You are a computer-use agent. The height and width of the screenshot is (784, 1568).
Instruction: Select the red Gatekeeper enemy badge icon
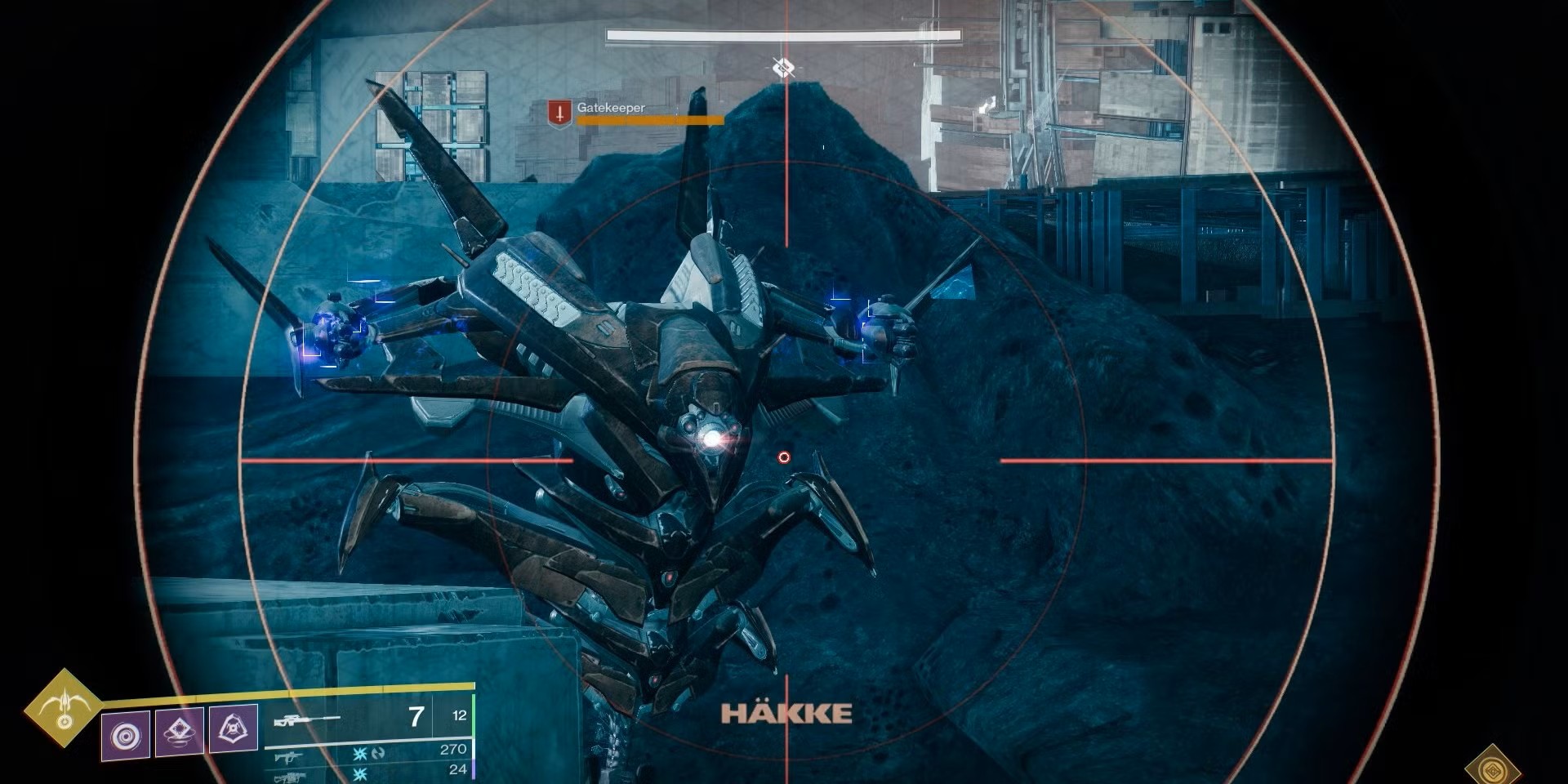(x=559, y=114)
